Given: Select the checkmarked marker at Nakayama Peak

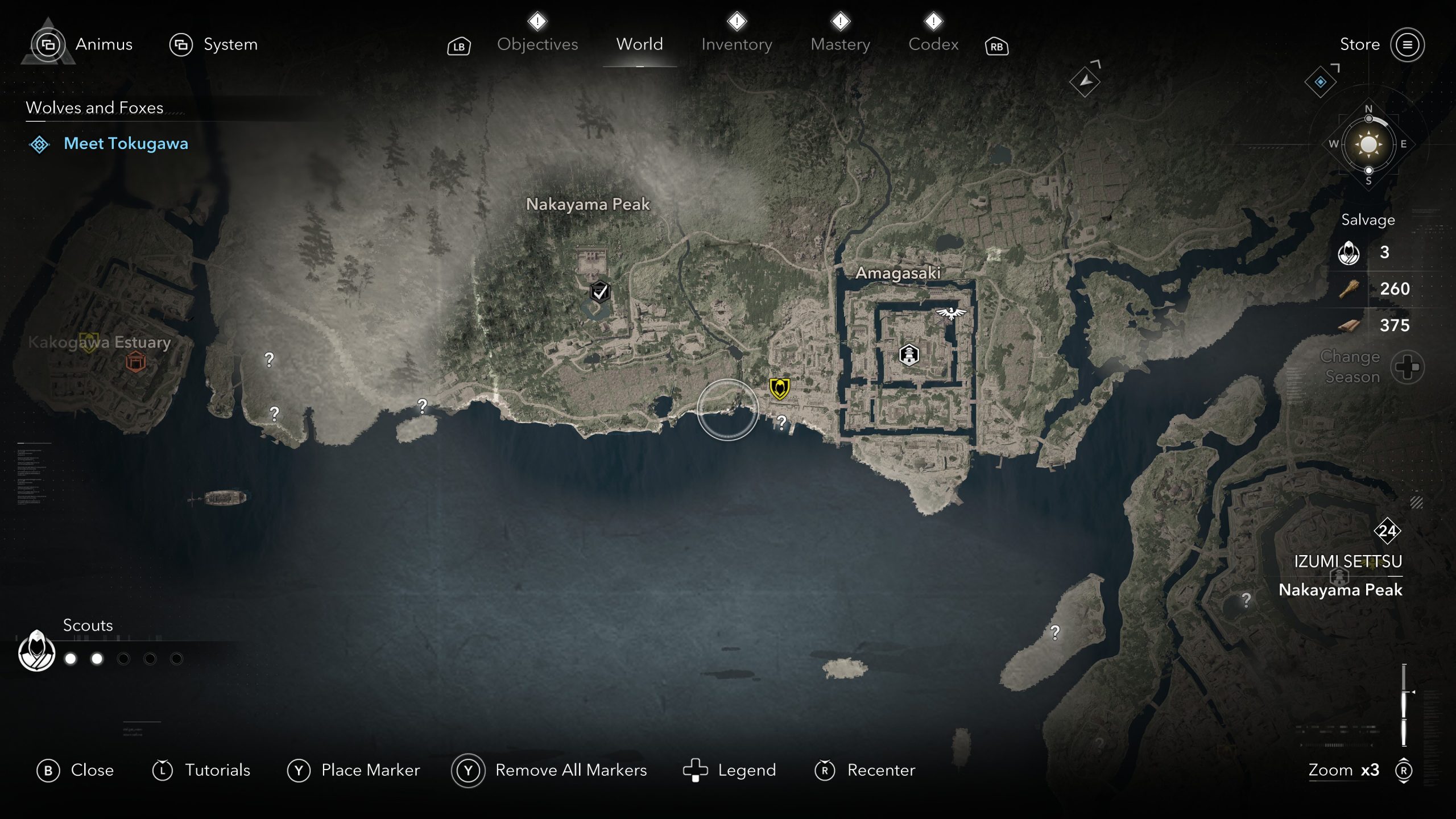Looking at the screenshot, I should click(599, 292).
